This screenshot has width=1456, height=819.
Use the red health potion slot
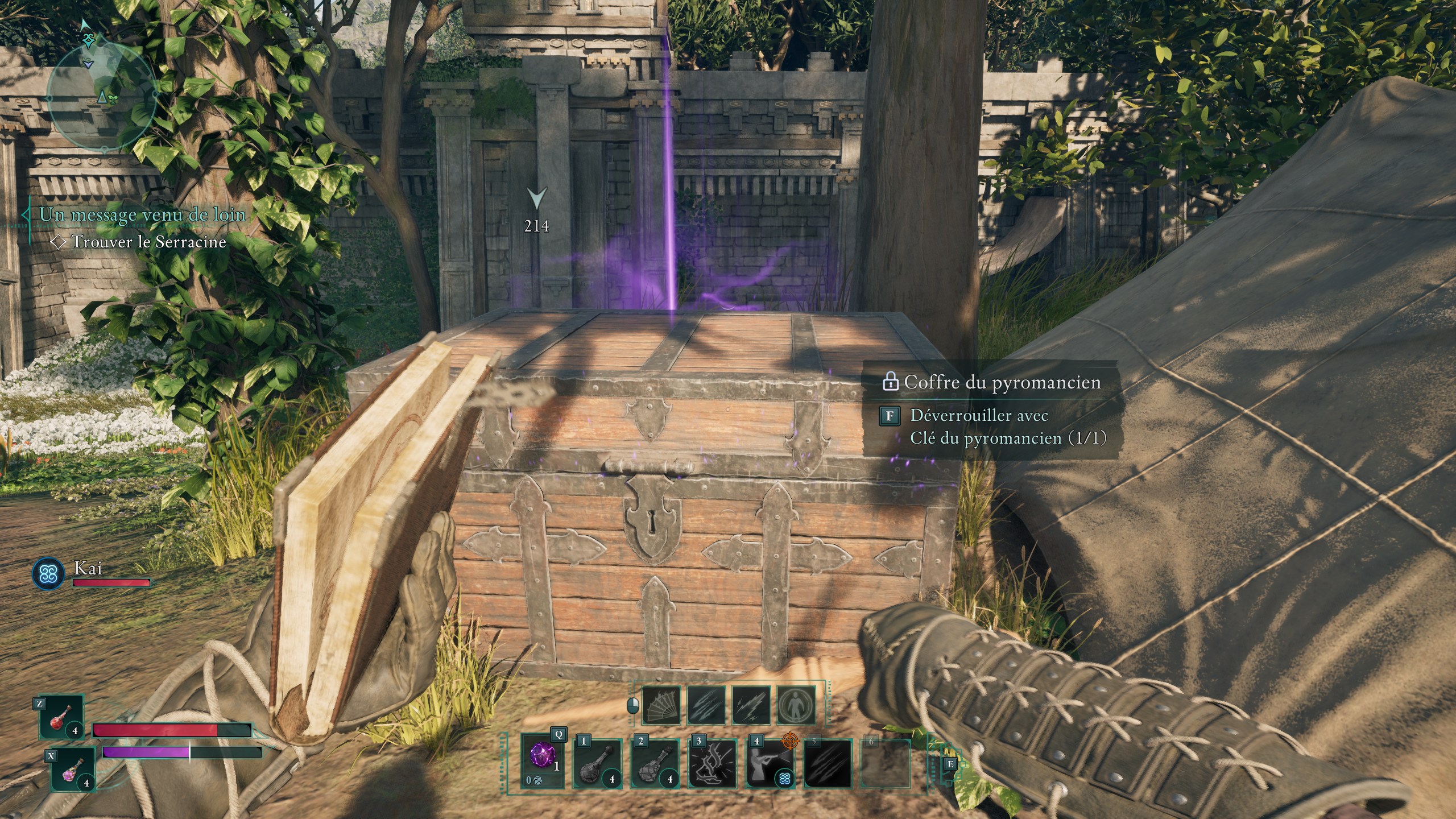(61, 717)
